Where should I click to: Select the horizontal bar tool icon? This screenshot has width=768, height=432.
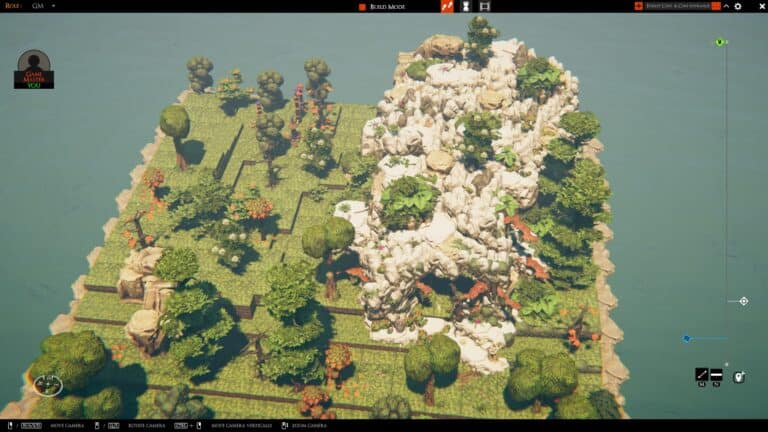[716, 375]
